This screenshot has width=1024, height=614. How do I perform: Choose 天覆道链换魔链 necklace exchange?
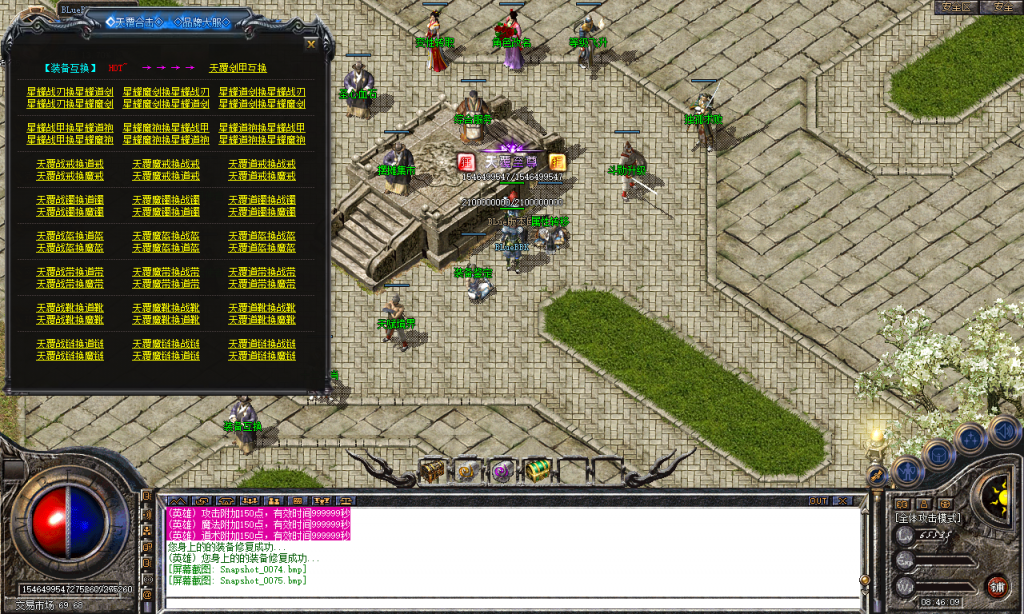[x=262, y=356]
